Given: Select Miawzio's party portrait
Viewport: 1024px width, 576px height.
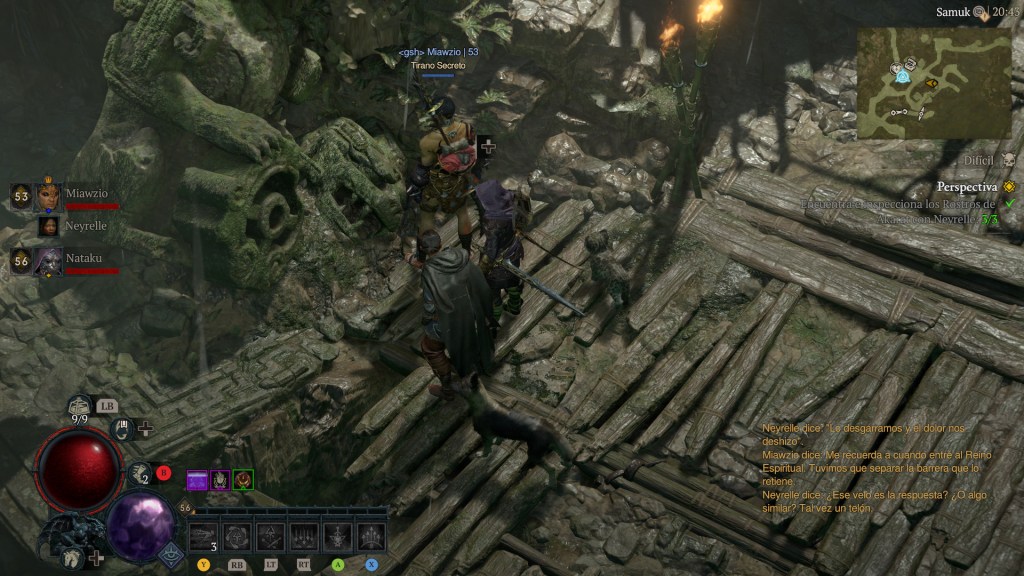Looking at the screenshot, I should (48, 197).
